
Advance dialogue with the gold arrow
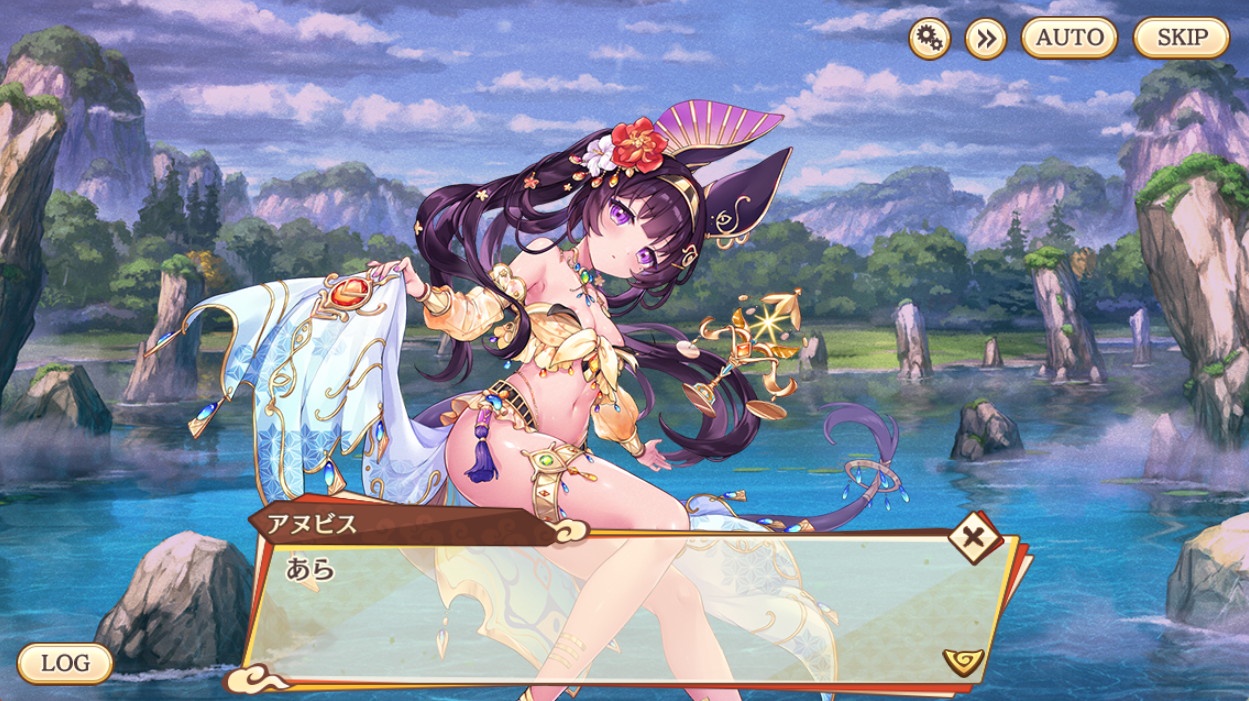[x=962, y=660]
